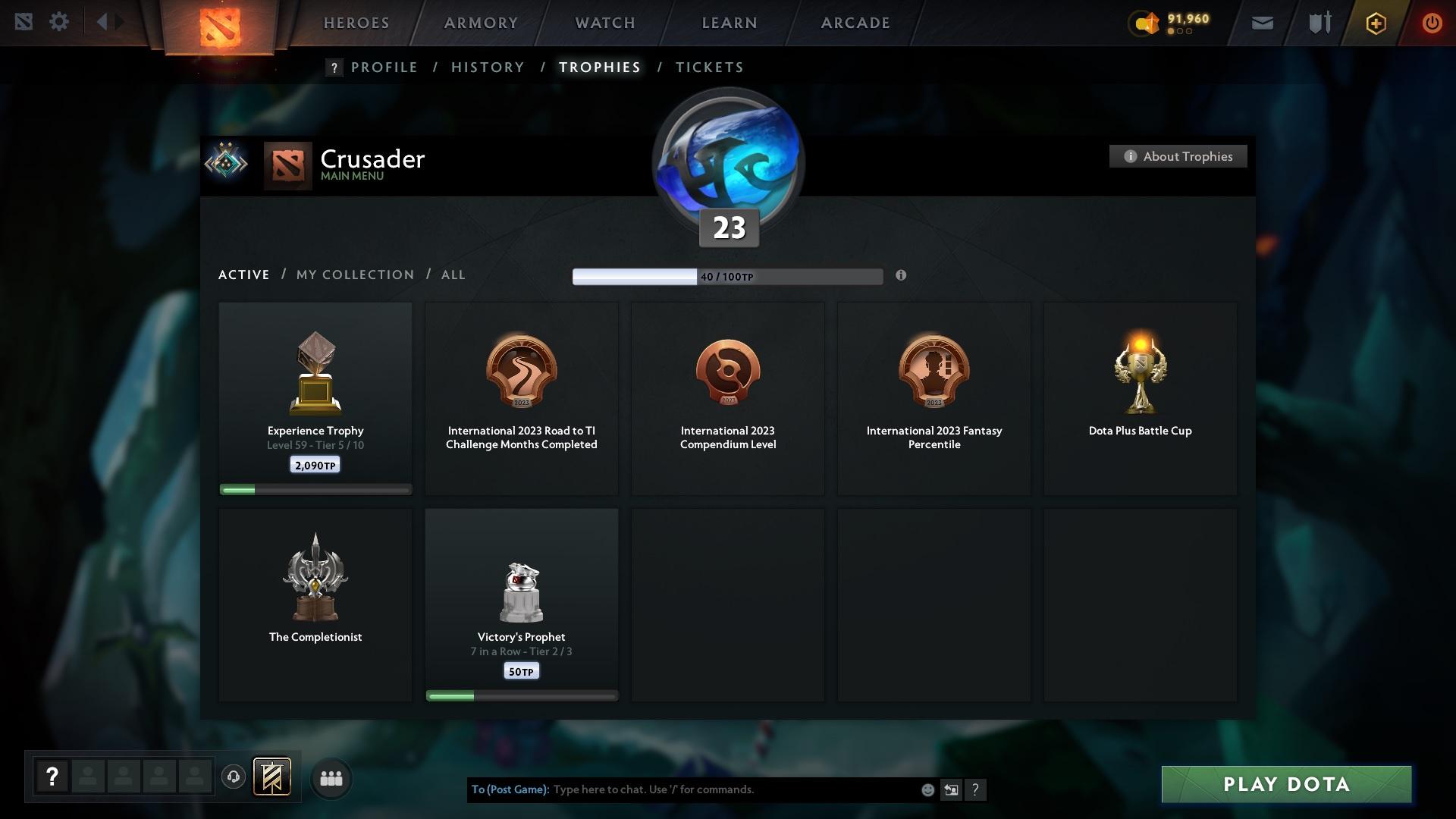Click the question mark slot in party bar
This screenshot has width=1456, height=819.
click(x=51, y=777)
